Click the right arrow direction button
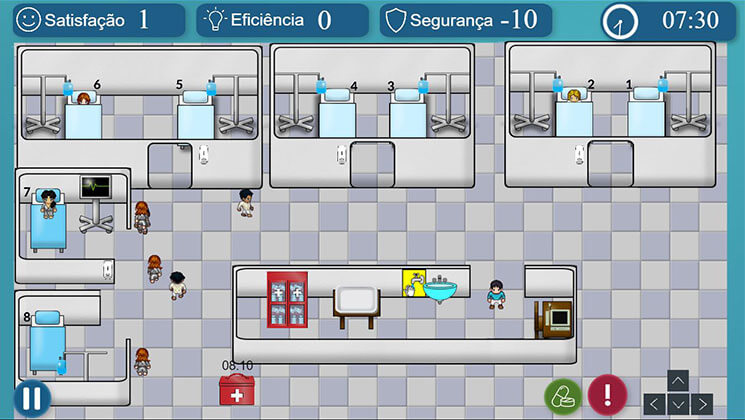The height and width of the screenshot is (420, 745). tap(701, 403)
